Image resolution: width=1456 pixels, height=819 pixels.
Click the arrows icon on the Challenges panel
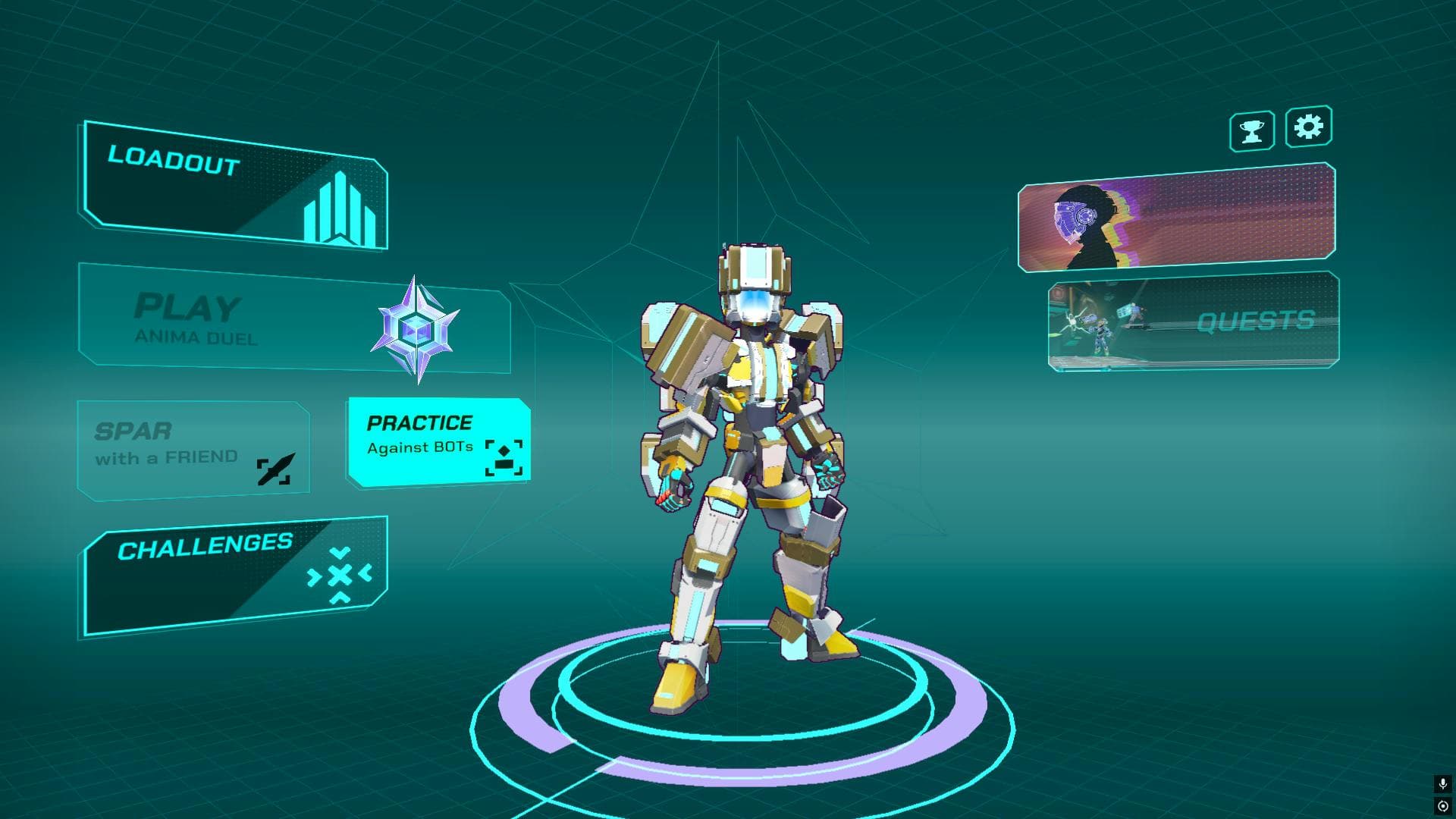340,574
